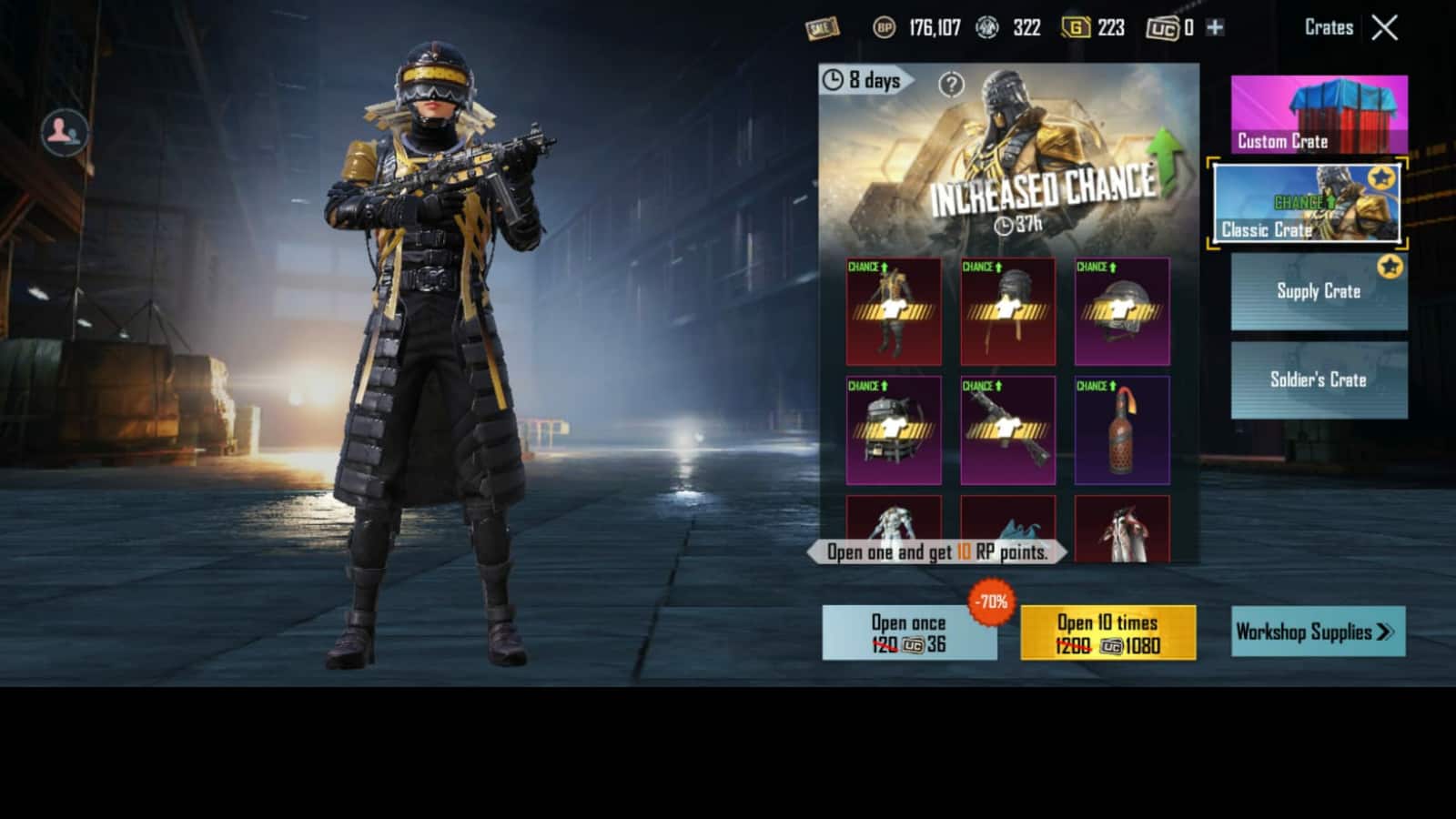Image resolution: width=1456 pixels, height=819 pixels.
Task: Open 10 times for 1080 UC
Action: [x=1107, y=633]
